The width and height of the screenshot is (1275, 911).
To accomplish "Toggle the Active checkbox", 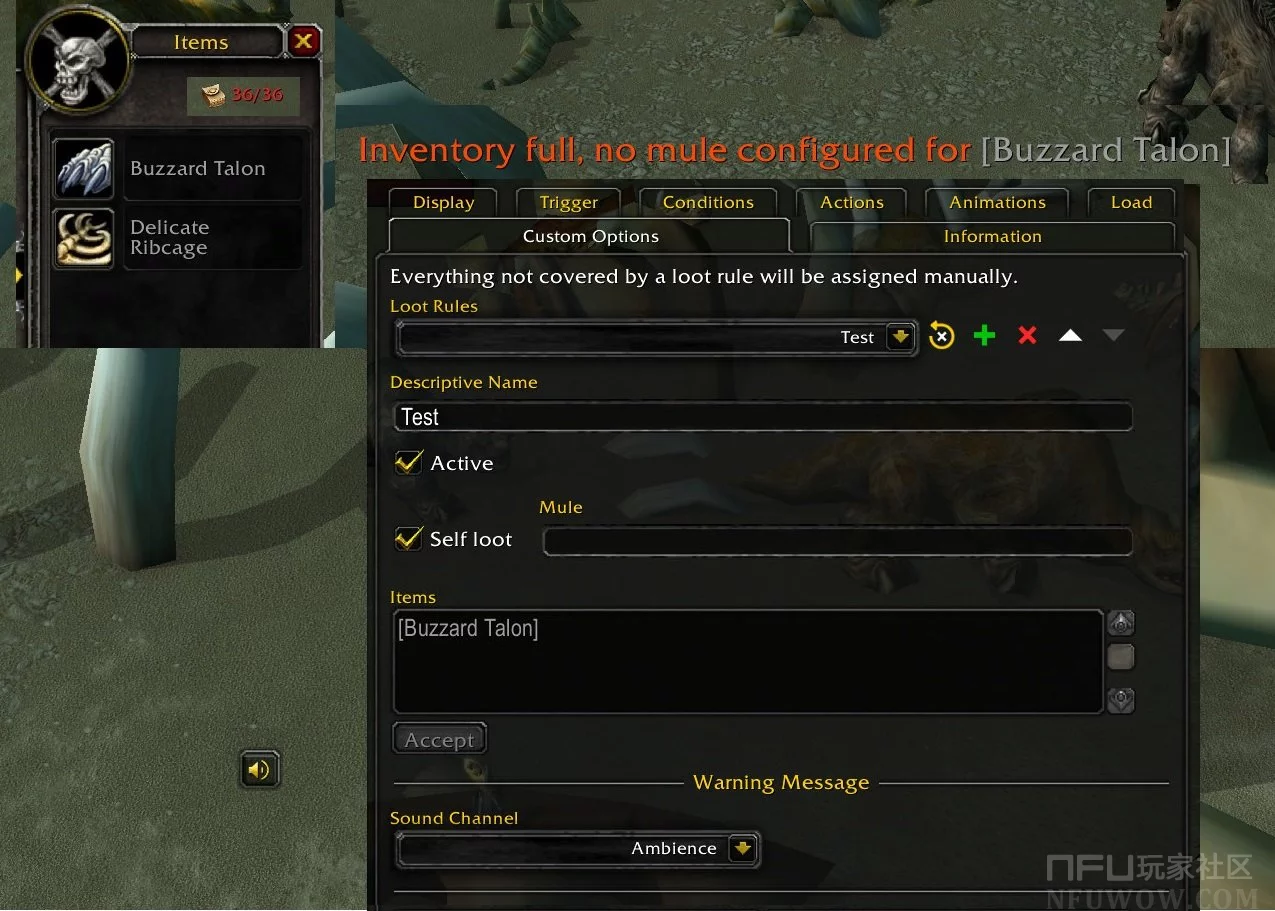I will 408,463.
